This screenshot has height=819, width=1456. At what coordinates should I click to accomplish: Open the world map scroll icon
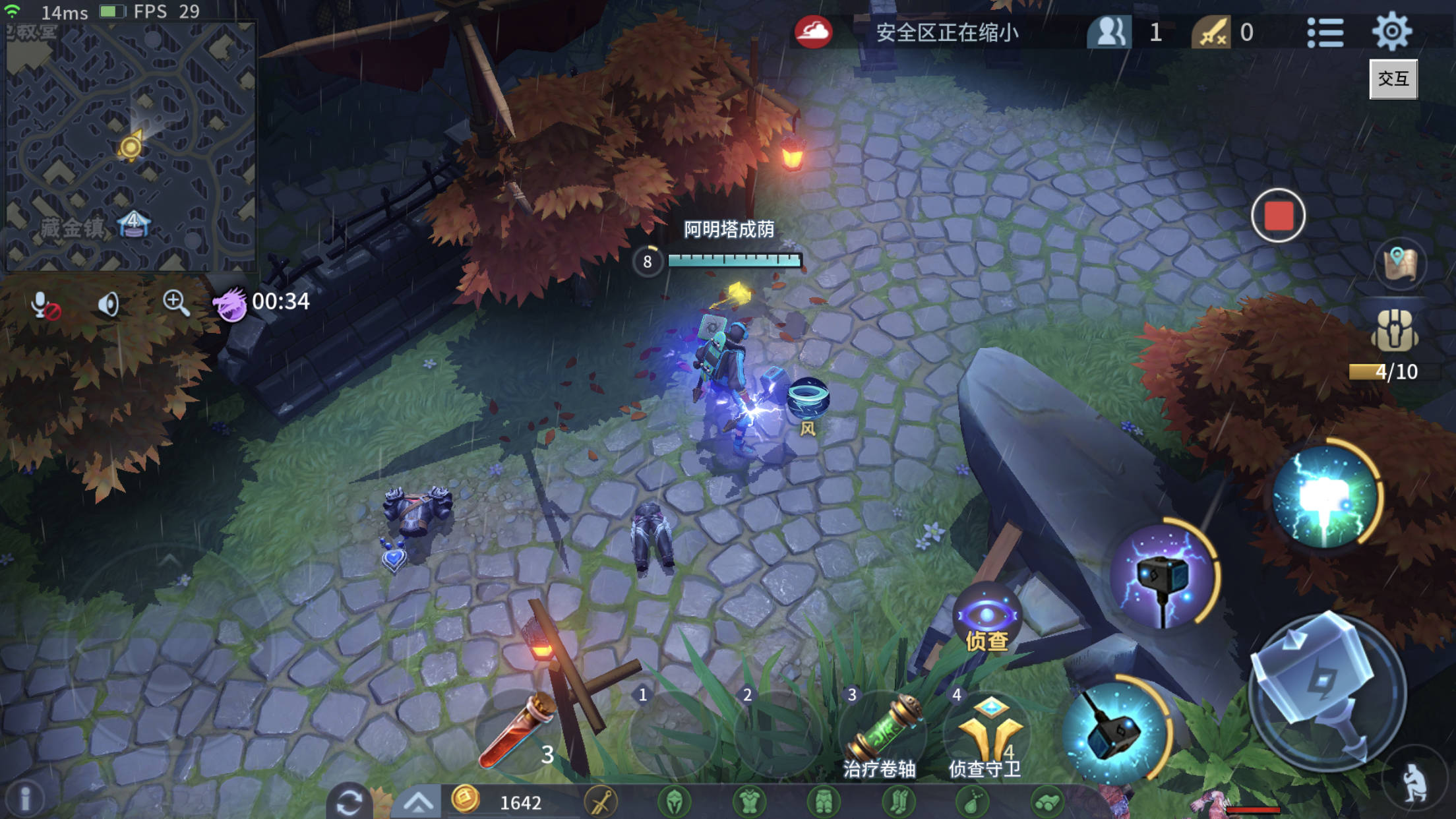[x=1400, y=264]
